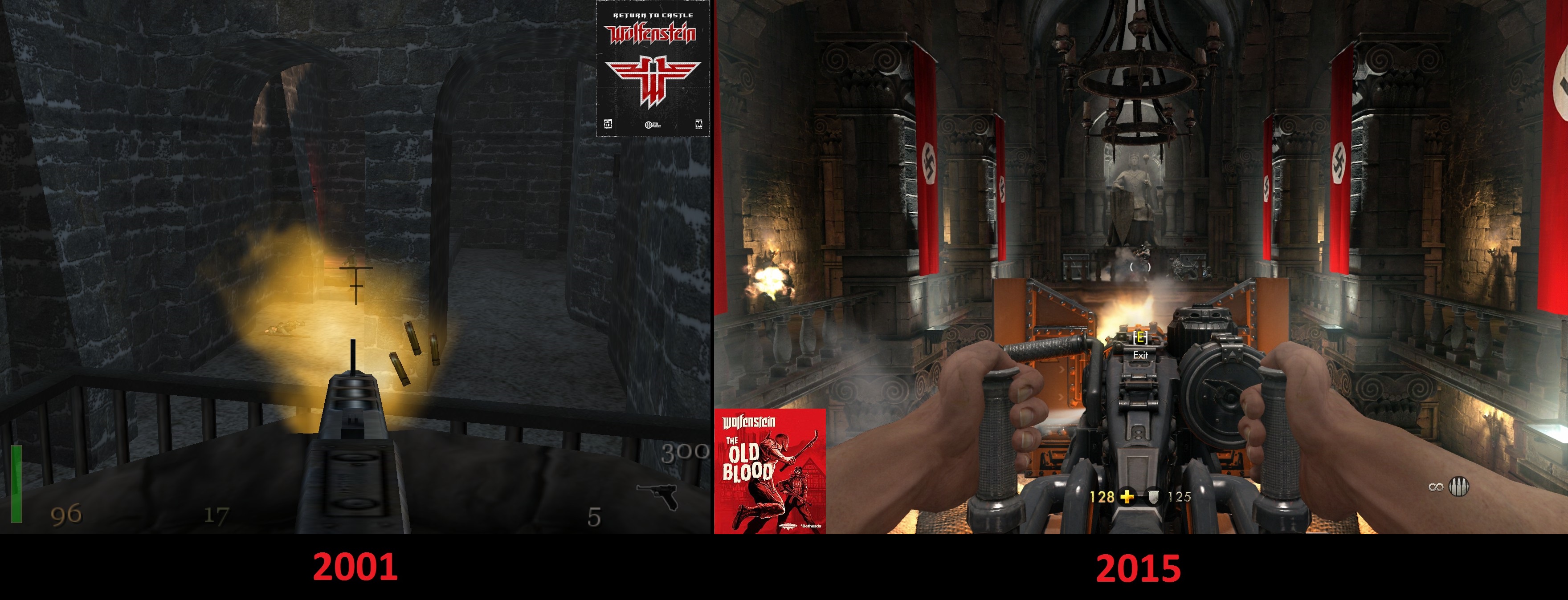This screenshot has height=600, width=1568.
Task: Select the id Software logo on the cover
Action: point(608,125)
